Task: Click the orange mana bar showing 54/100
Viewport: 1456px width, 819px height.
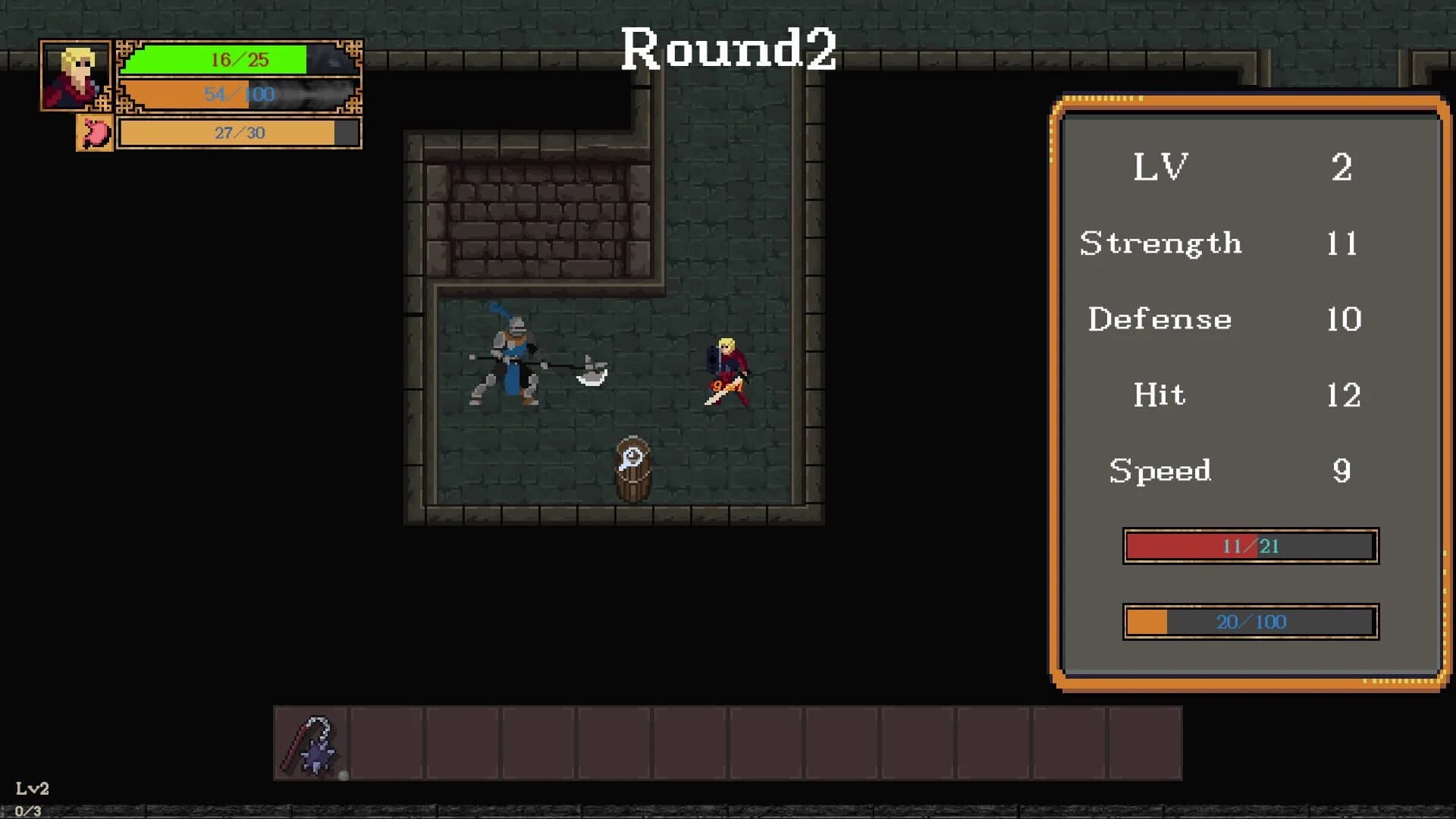Action: pyautogui.click(x=239, y=95)
